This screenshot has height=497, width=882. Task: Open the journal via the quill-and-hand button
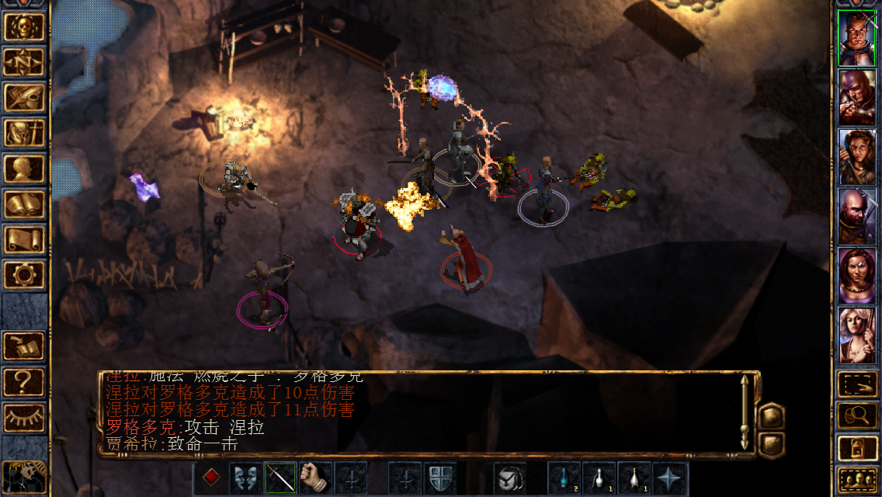24,97
